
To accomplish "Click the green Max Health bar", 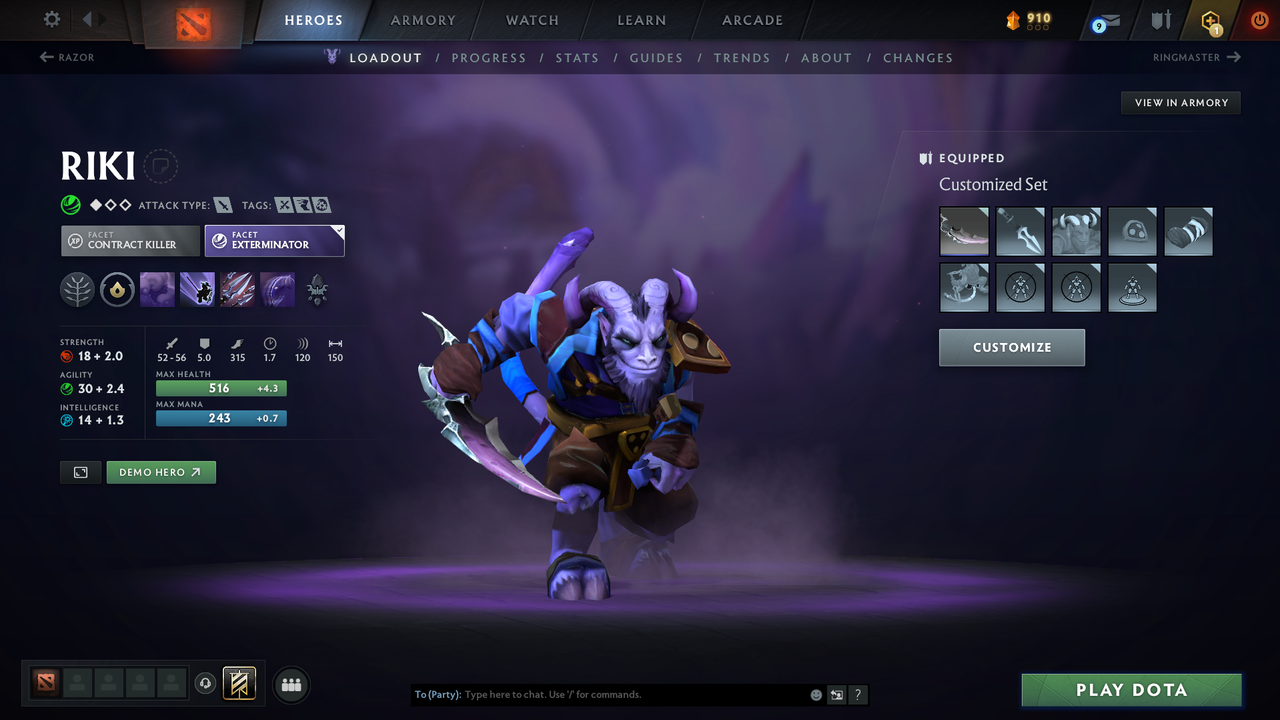I will click(220, 388).
